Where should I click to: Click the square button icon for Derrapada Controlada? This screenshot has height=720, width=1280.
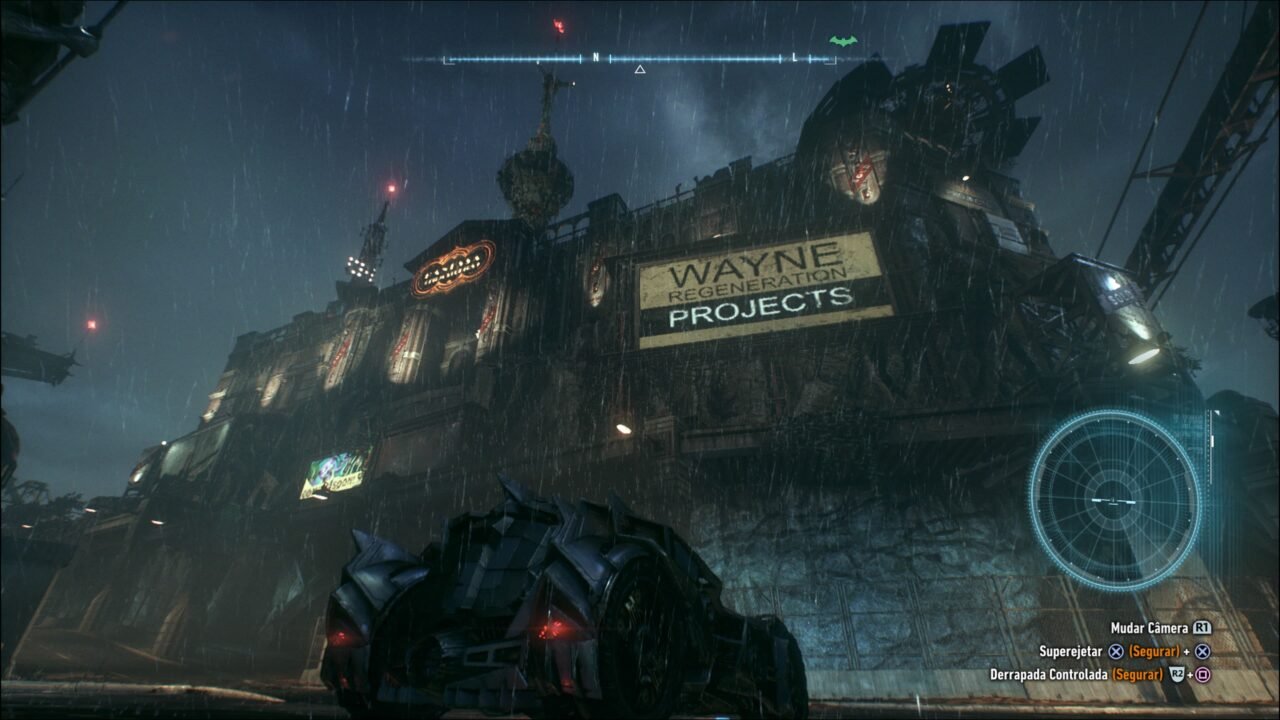[x=1203, y=674]
